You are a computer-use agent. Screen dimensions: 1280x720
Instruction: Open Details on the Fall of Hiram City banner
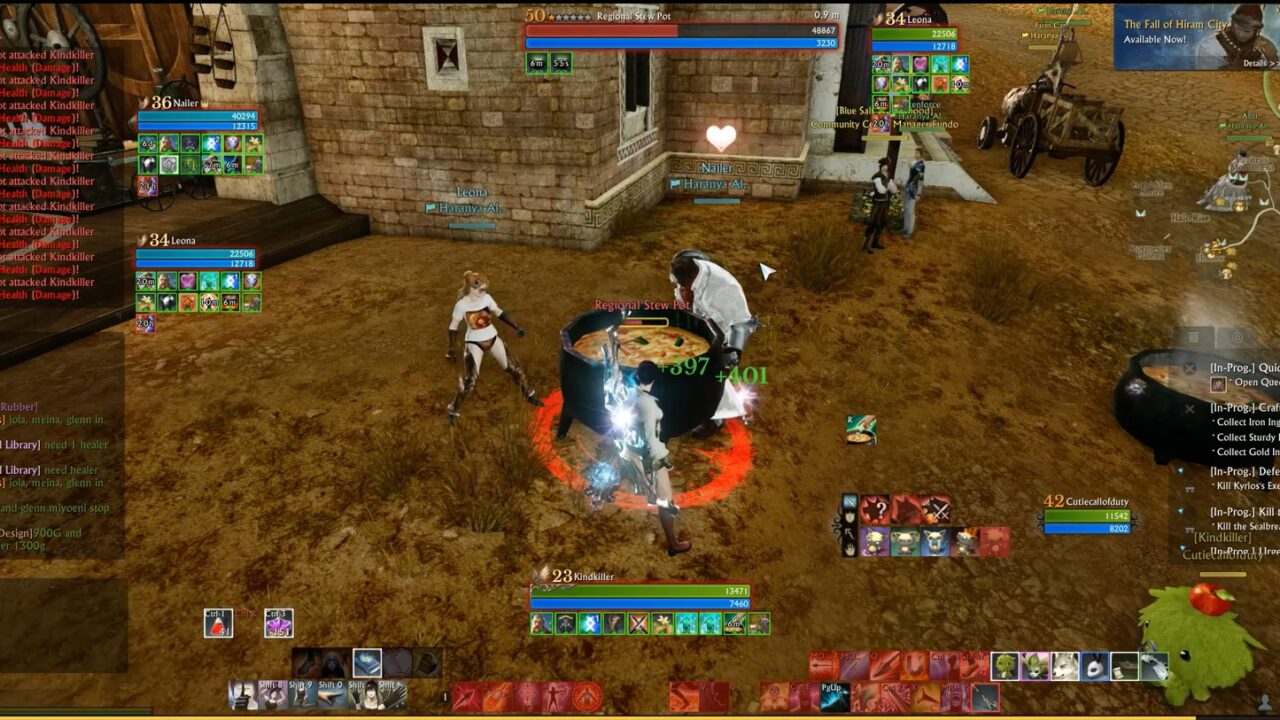(x=1254, y=63)
